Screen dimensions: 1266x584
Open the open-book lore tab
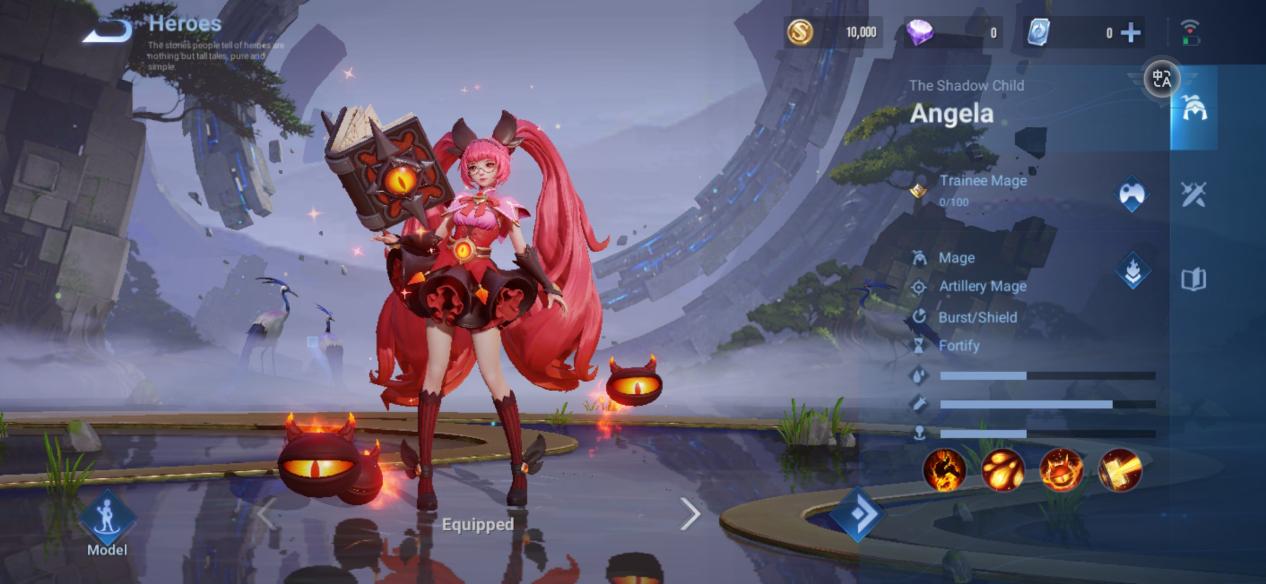1193,280
